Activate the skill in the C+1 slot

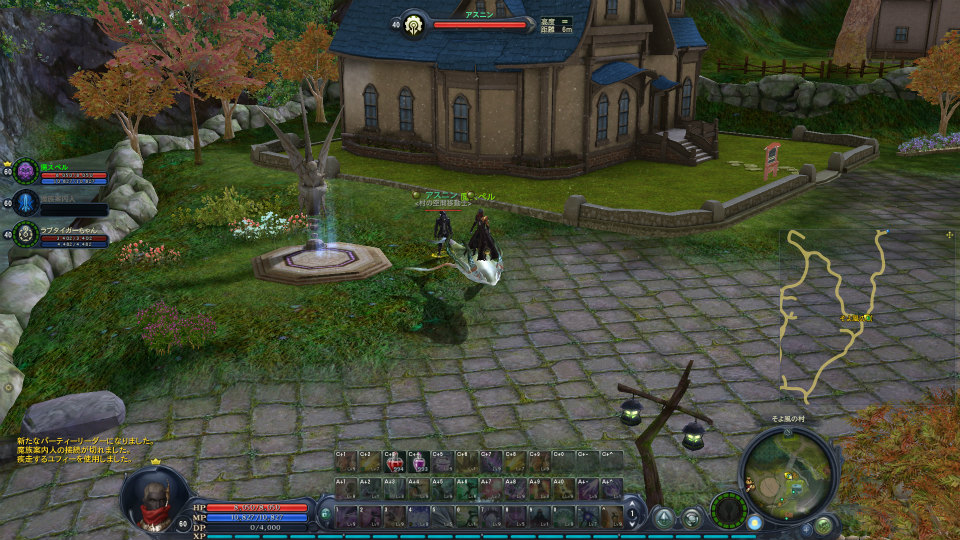click(345, 462)
